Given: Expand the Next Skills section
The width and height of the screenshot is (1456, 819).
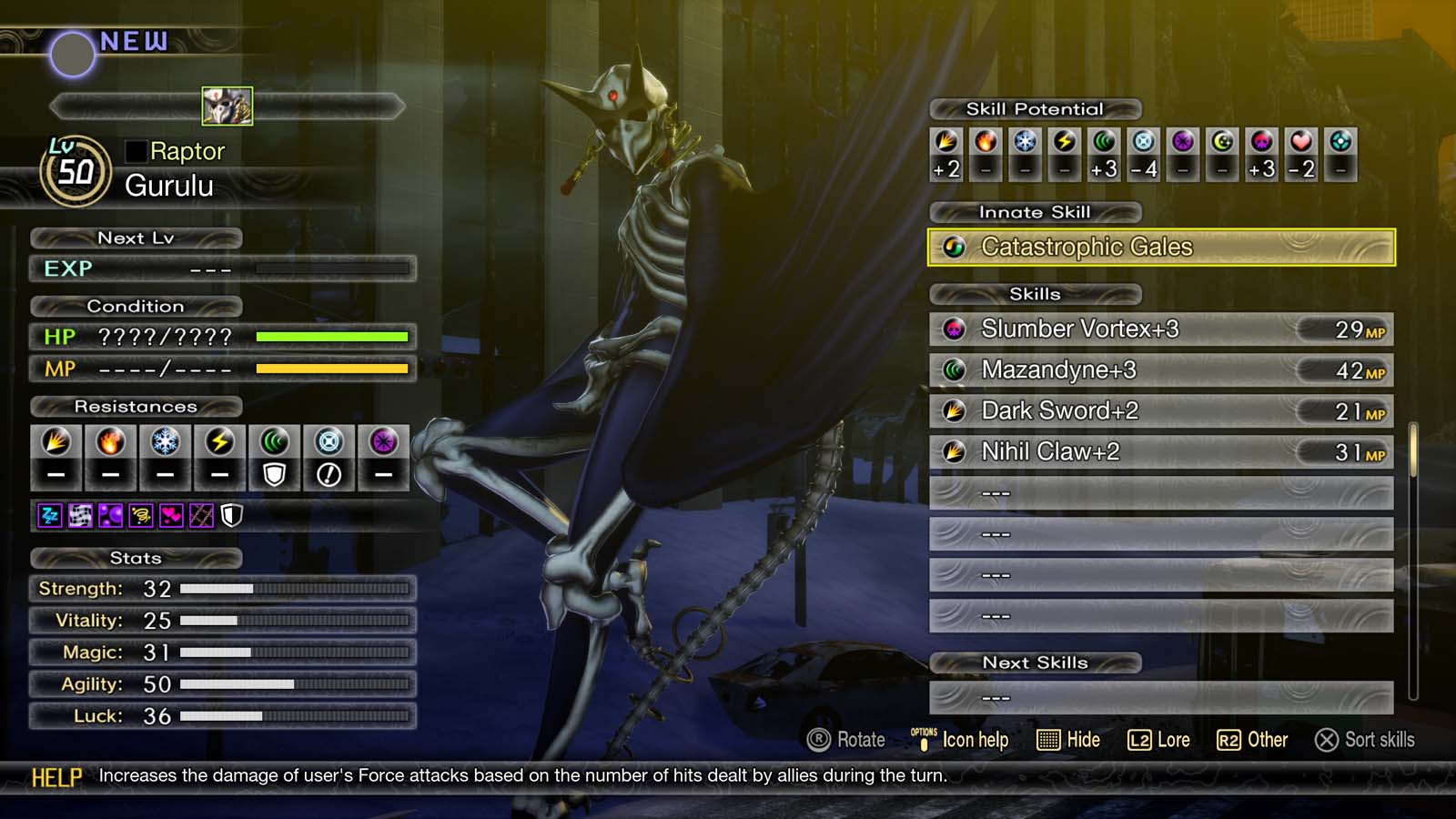Looking at the screenshot, I should click(x=1036, y=663).
